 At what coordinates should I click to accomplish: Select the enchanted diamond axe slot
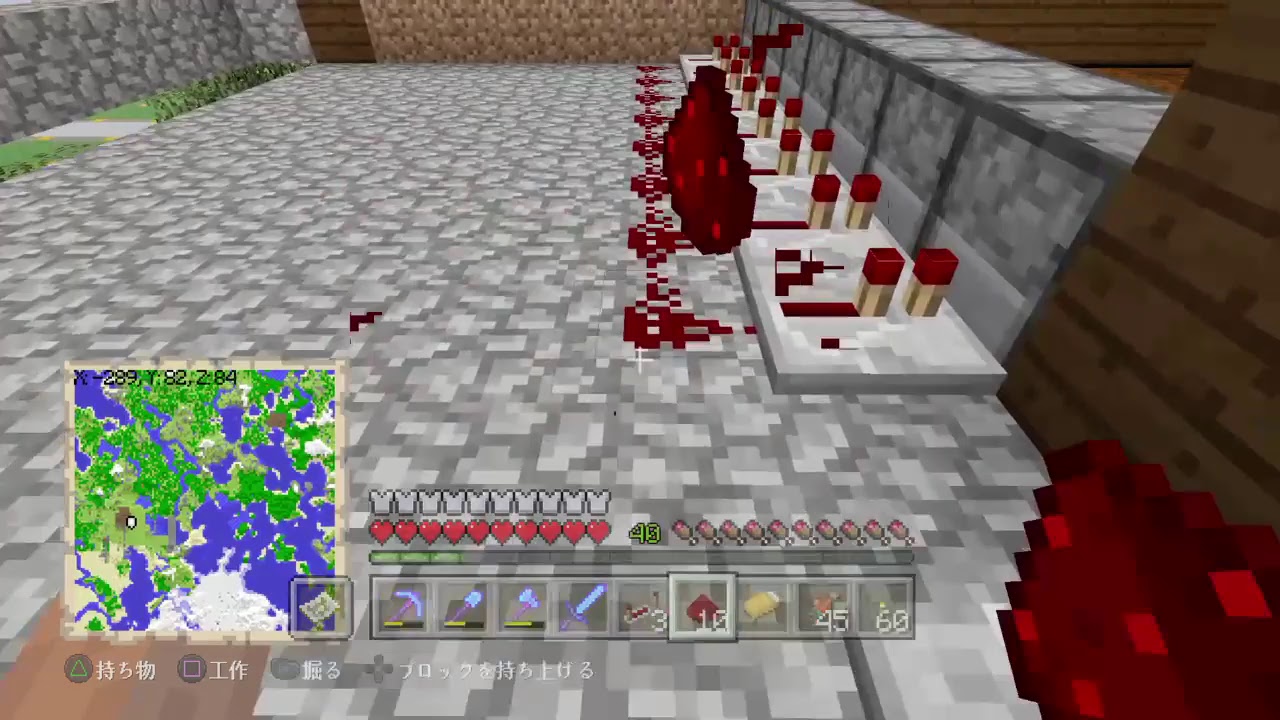(x=524, y=608)
